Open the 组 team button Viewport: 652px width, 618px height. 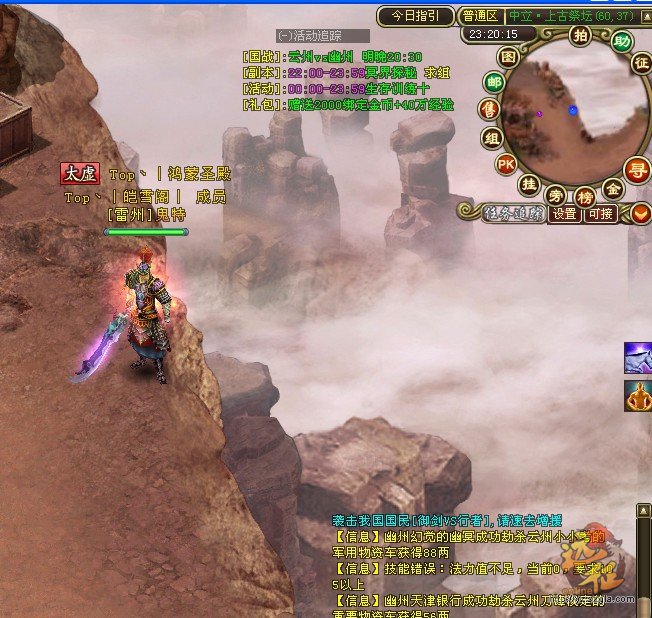pyautogui.click(x=491, y=137)
